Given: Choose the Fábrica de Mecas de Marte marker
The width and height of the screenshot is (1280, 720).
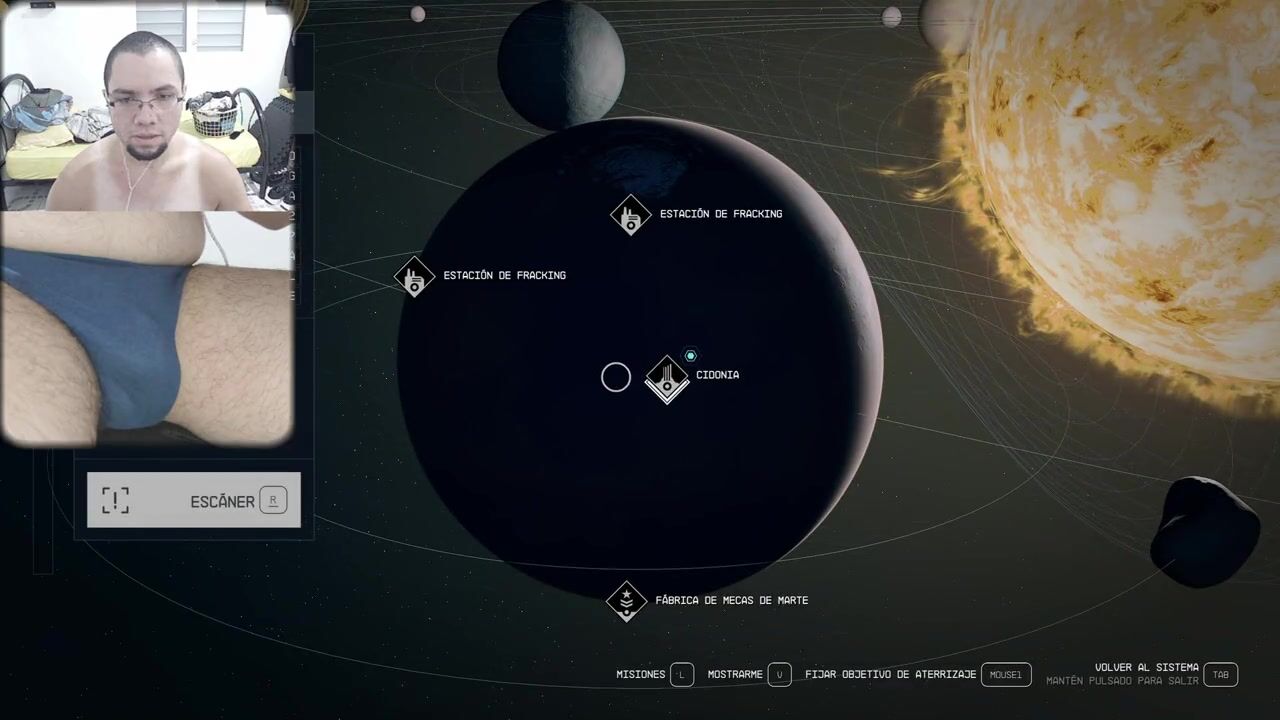Looking at the screenshot, I should pos(627,600).
